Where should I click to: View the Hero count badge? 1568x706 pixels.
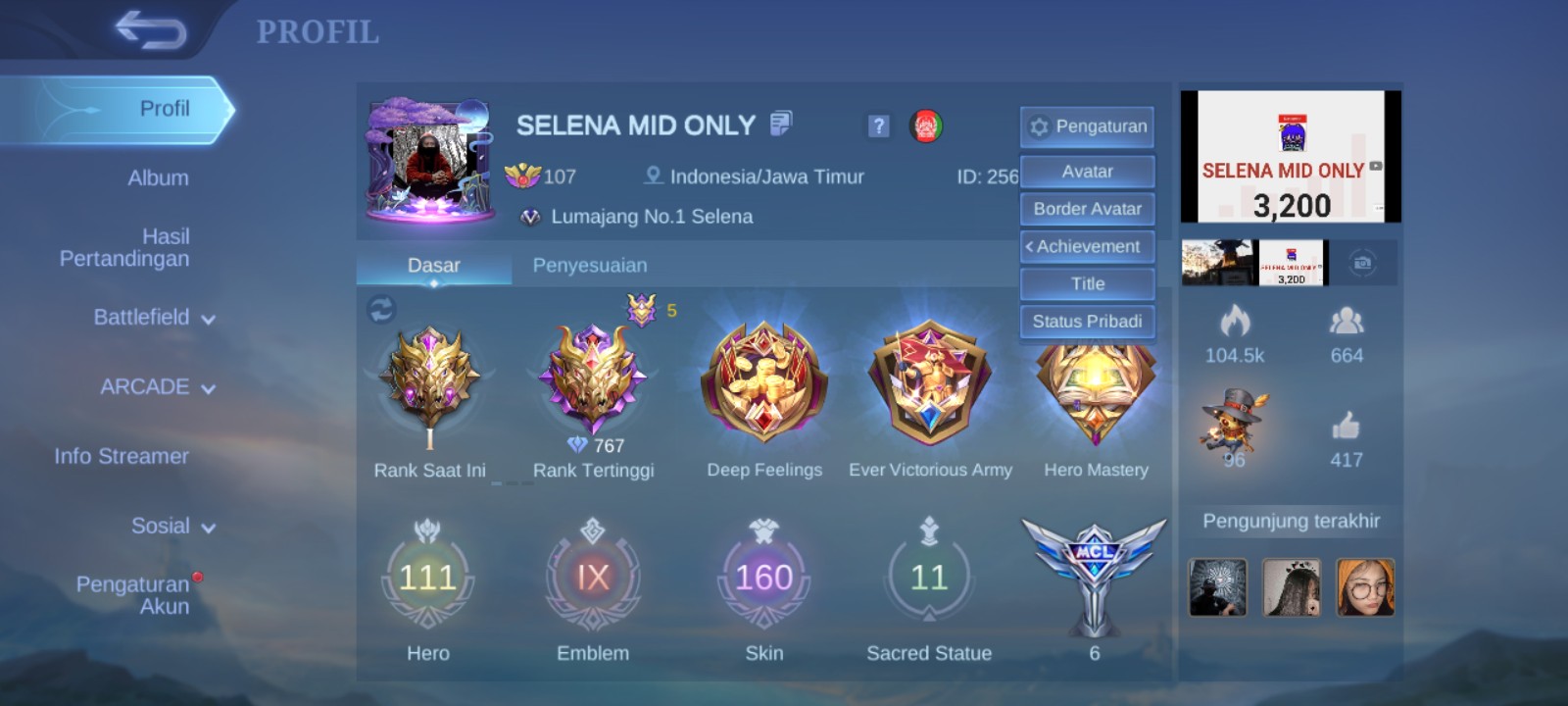[428, 578]
